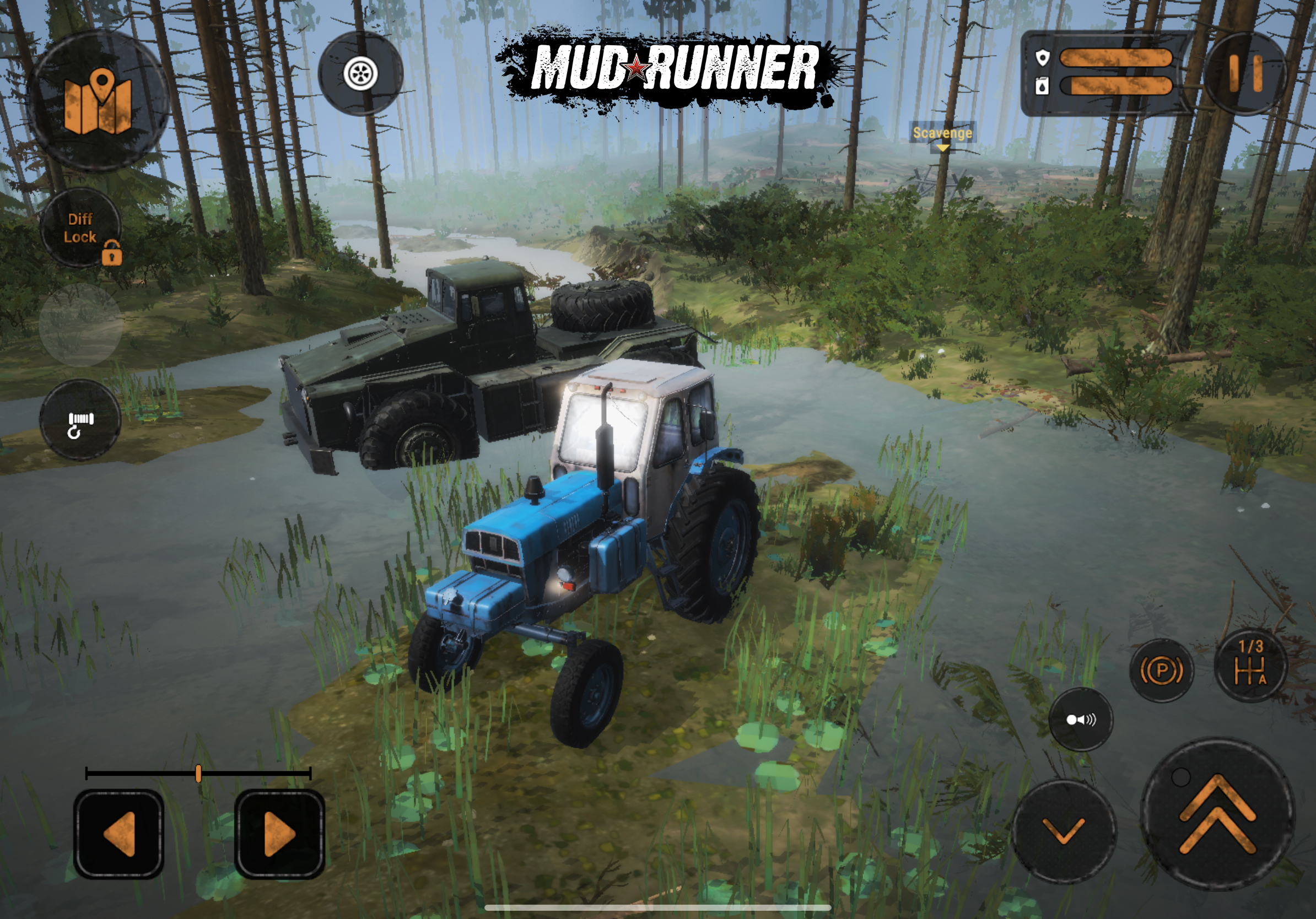Adjust the camera zoom slider
1316x919 pixels.
tap(198, 774)
